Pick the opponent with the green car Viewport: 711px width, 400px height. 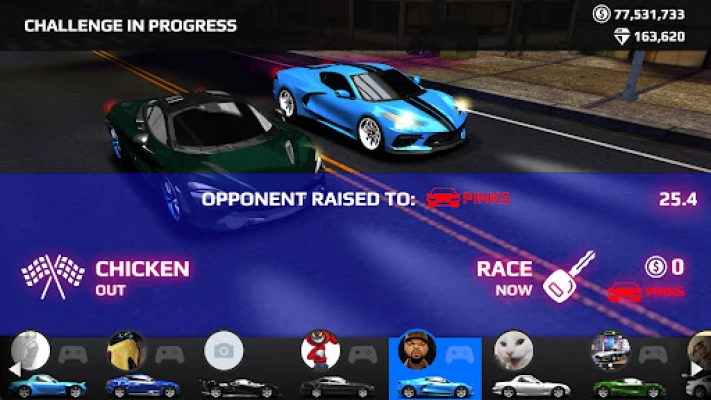(x=624, y=367)
